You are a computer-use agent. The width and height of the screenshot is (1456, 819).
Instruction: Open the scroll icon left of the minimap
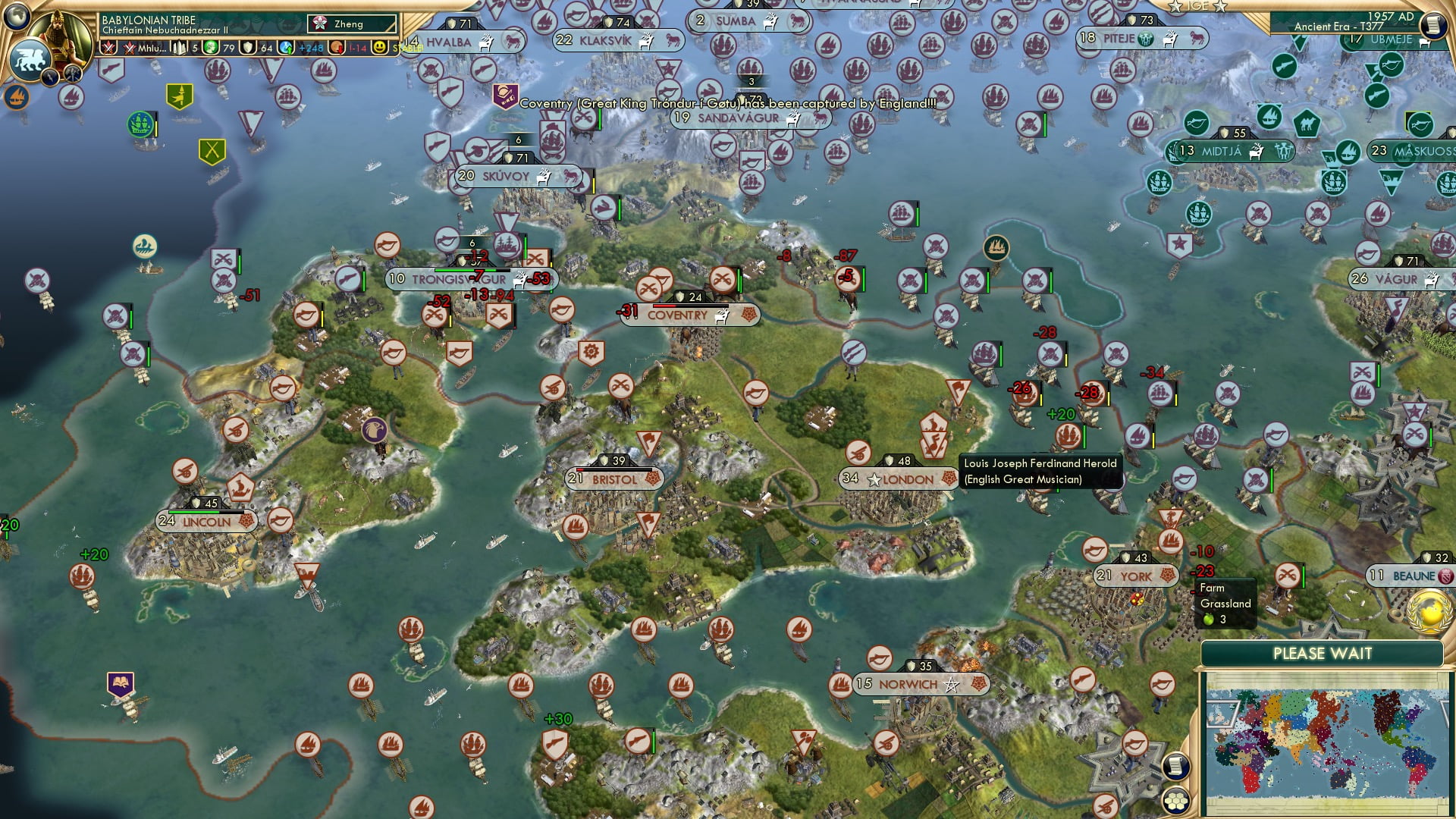1175,767
